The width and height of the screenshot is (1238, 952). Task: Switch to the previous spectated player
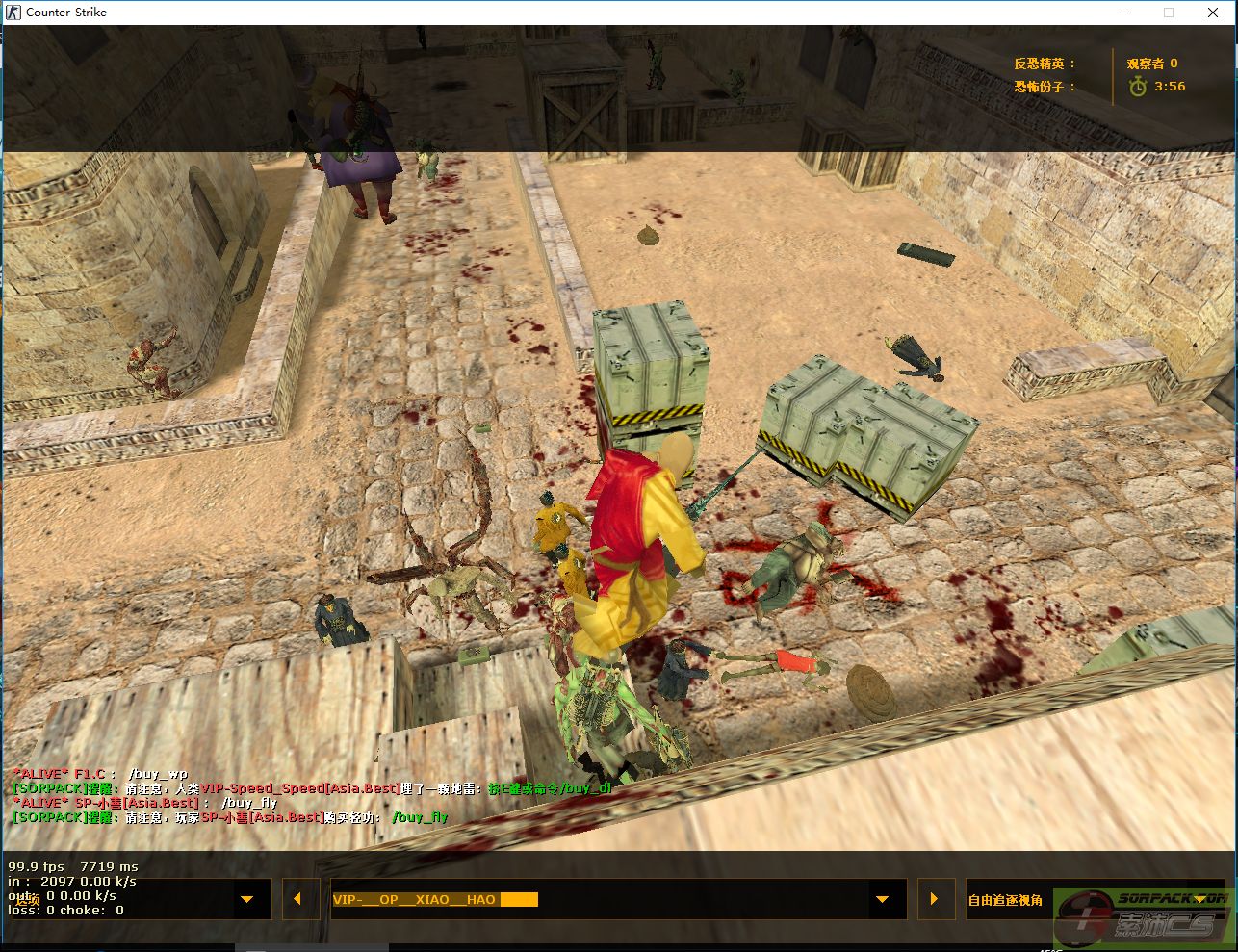[x=297, y=900]
